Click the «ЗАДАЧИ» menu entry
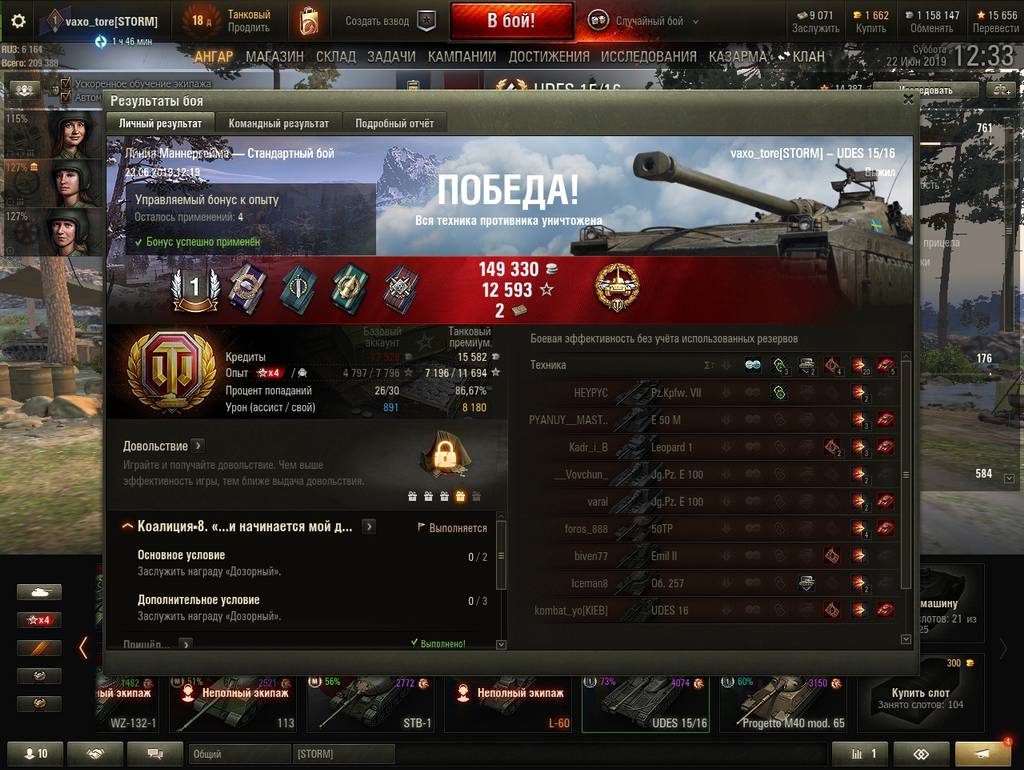 point(391,57)
